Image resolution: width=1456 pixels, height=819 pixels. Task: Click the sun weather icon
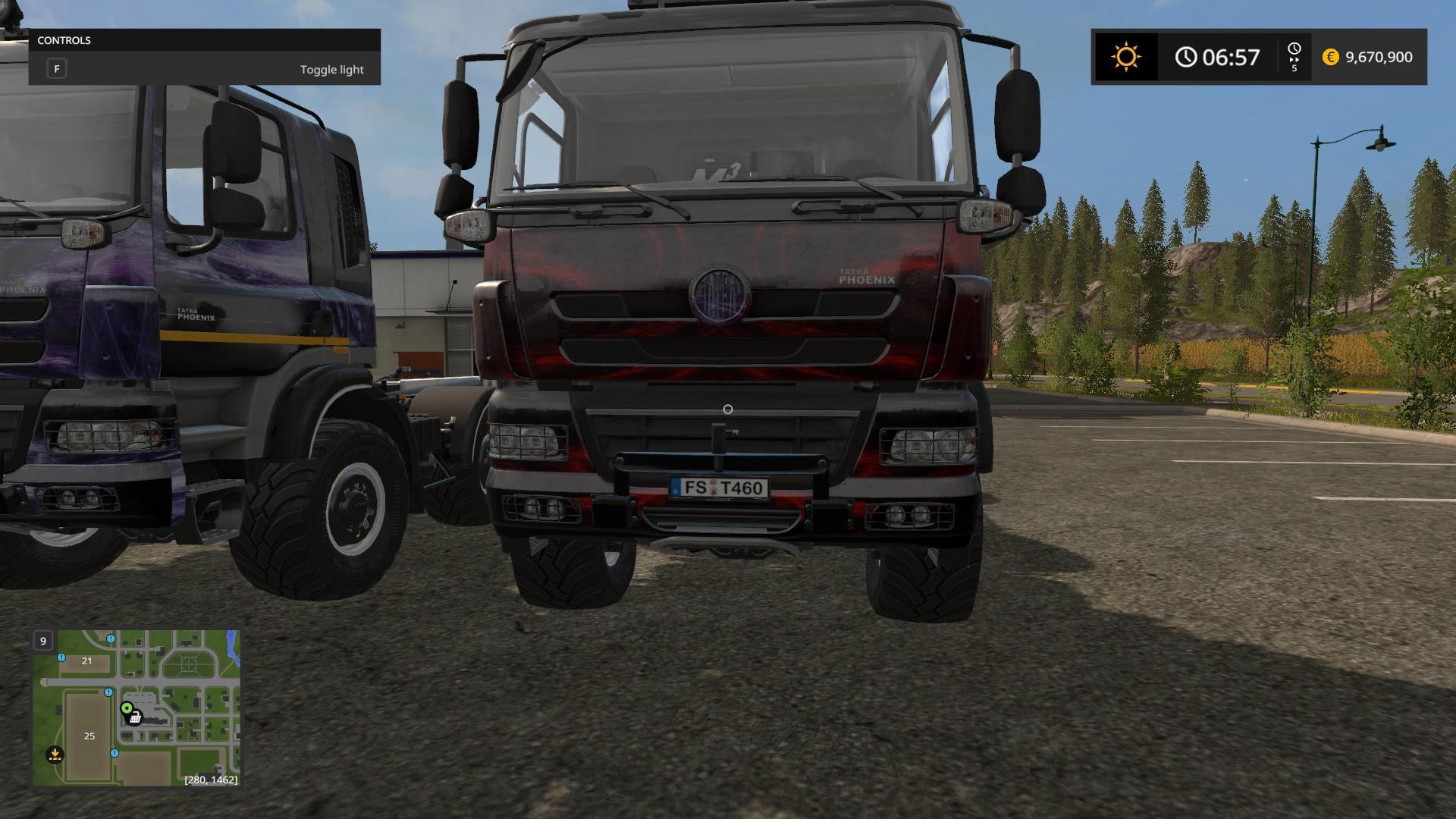coord(1125,57)
